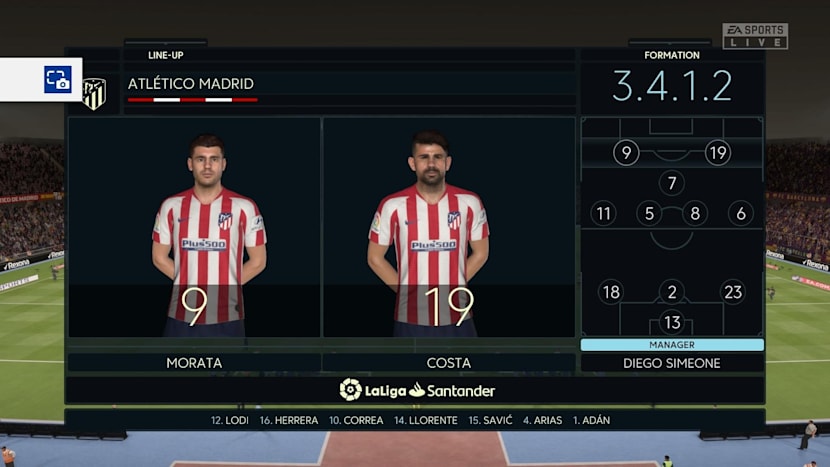
Task: Select the number 23 defender marker
Action: [732, 292]
